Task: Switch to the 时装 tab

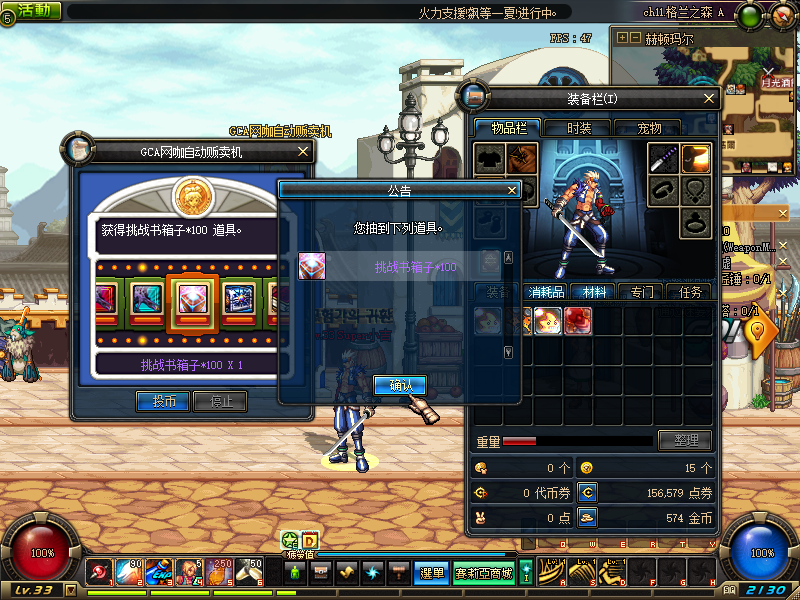Action: (x=579, y=128)
